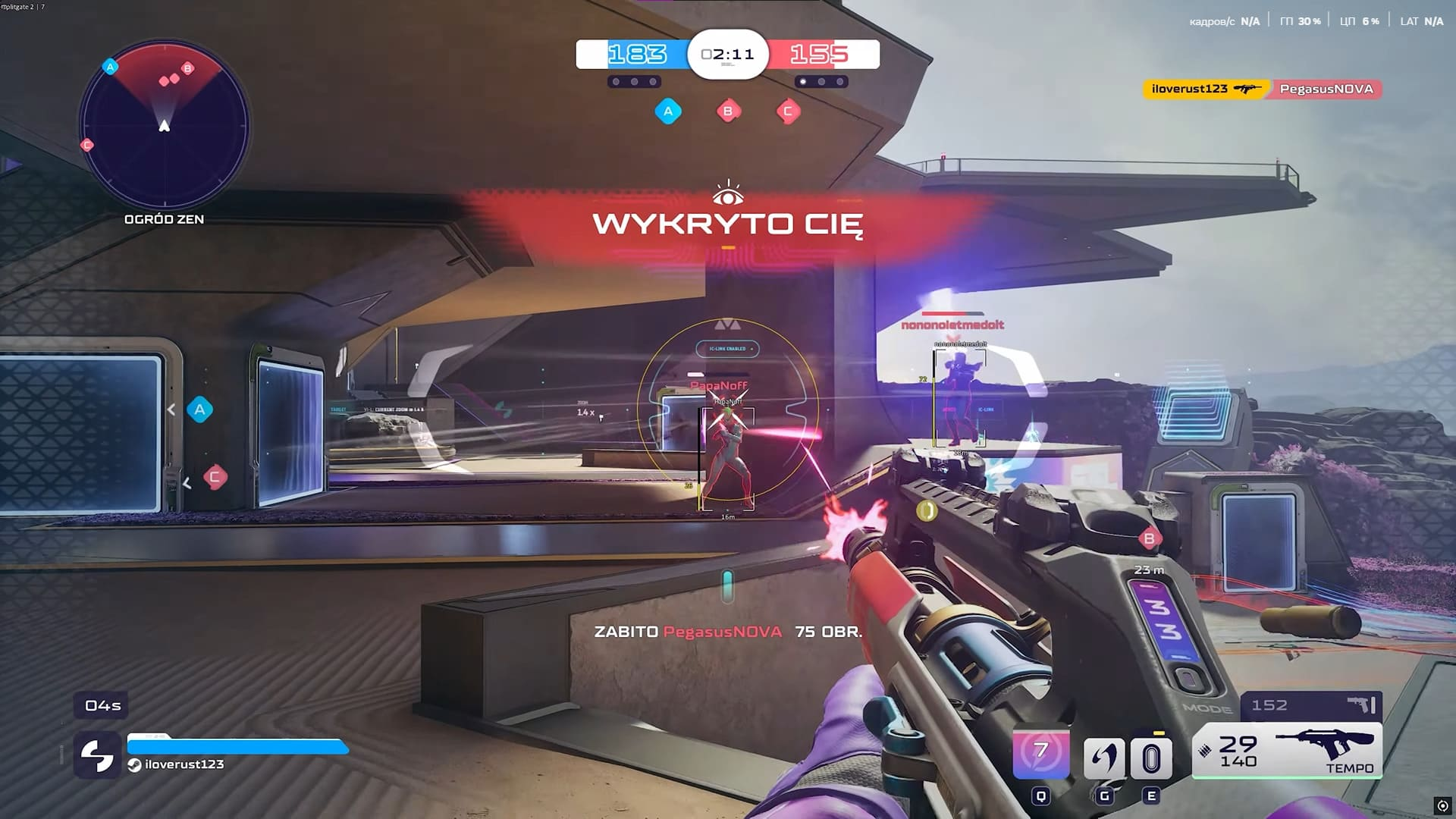Viewport: 1456px width, 819px height.
Task: Click the red C waypoint beside the left portal wall
Action: click(215, 477)
